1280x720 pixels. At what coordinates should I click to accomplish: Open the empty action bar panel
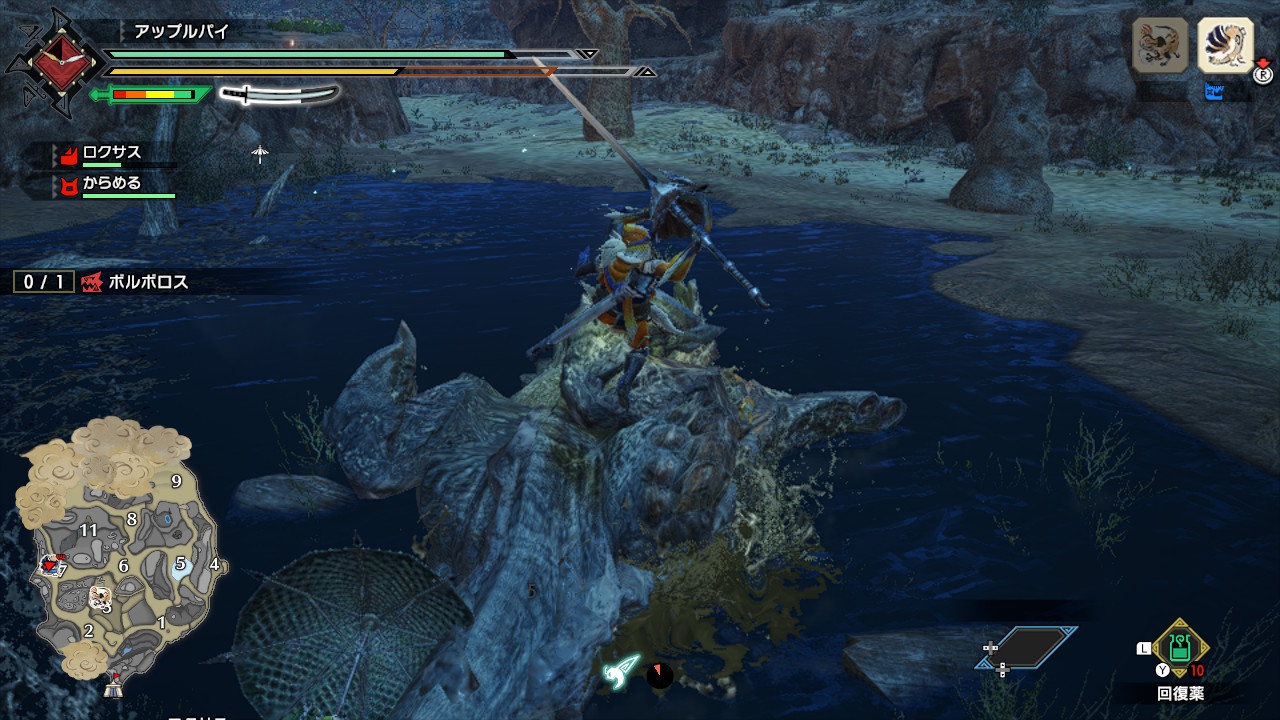(x=1028, y=647)
